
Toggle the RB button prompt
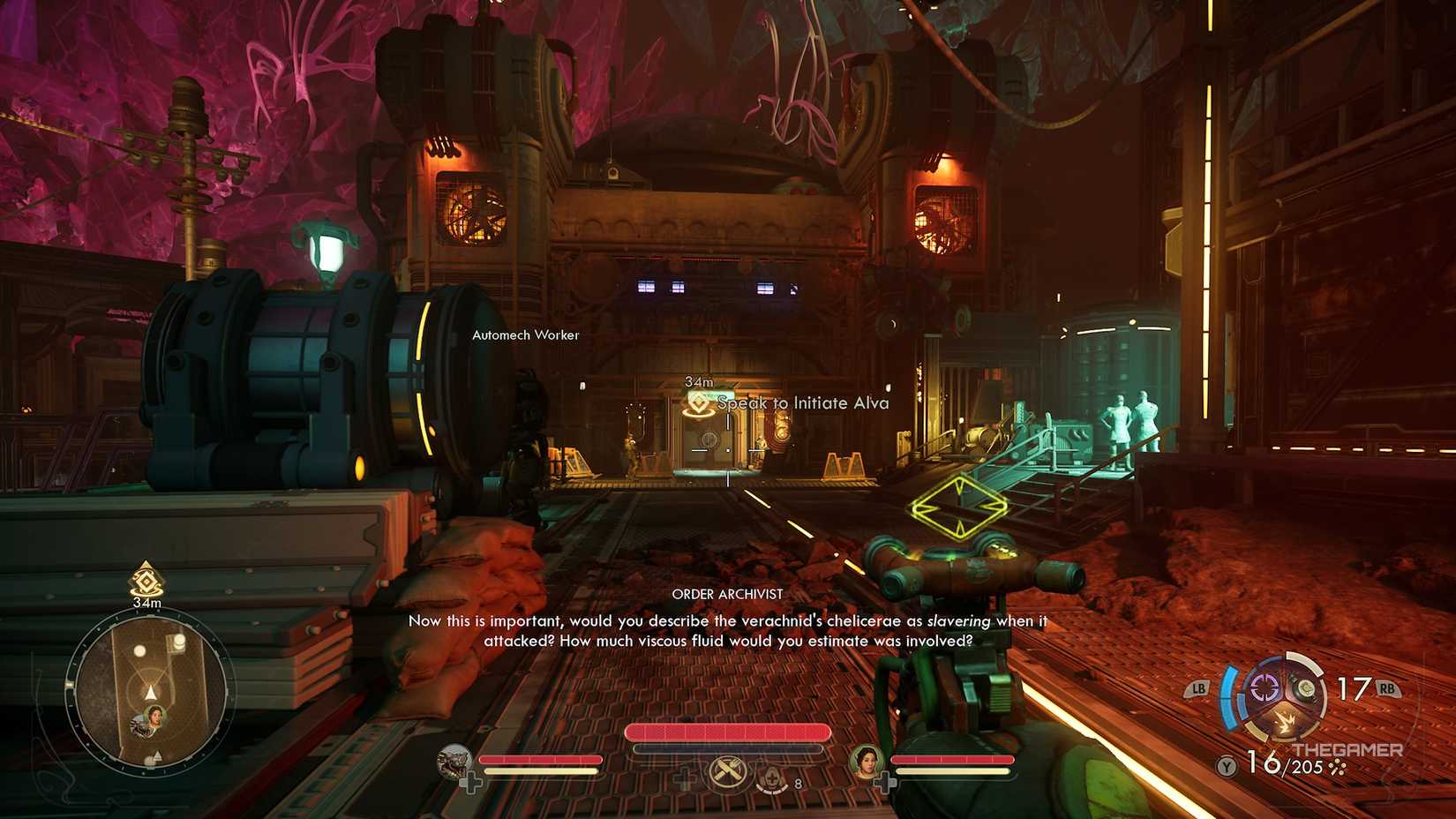[x=1387, y=688]
